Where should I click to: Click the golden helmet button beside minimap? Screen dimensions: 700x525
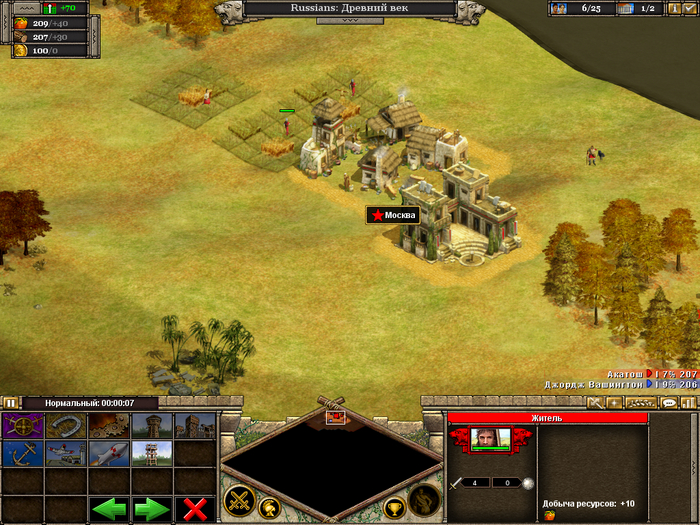pos(268,508)
